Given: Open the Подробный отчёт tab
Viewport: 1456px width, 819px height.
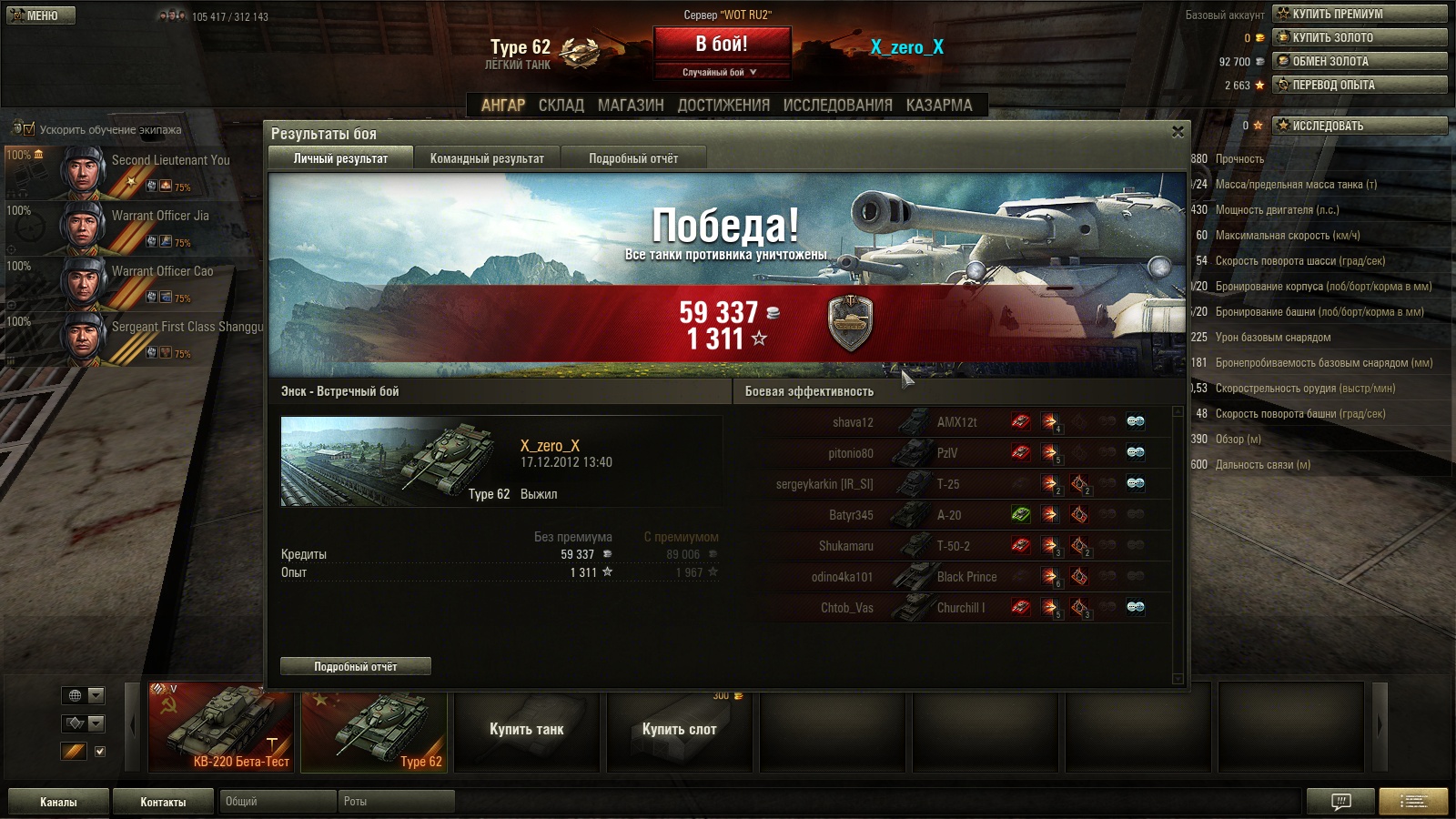Looking at the screenshot, I should pos(633,158).
